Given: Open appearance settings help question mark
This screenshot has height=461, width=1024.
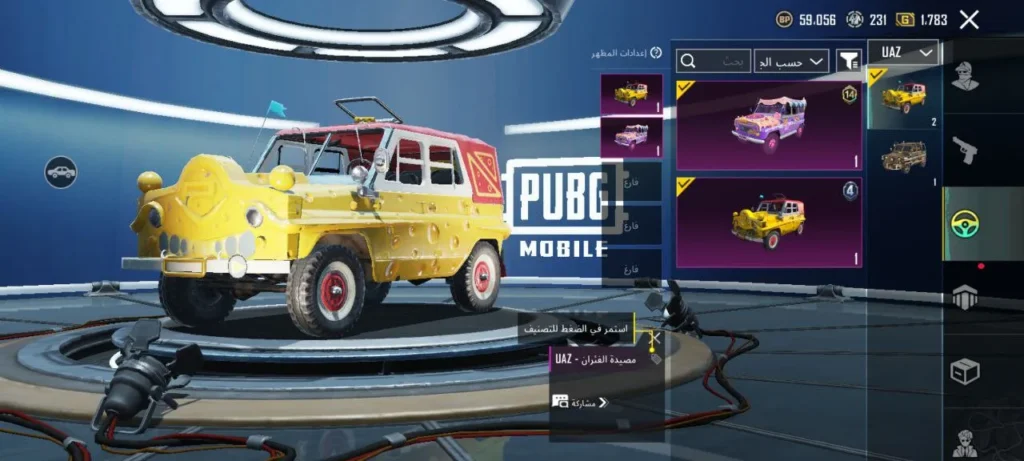Looking at the screenshot, I should [656, 53].
